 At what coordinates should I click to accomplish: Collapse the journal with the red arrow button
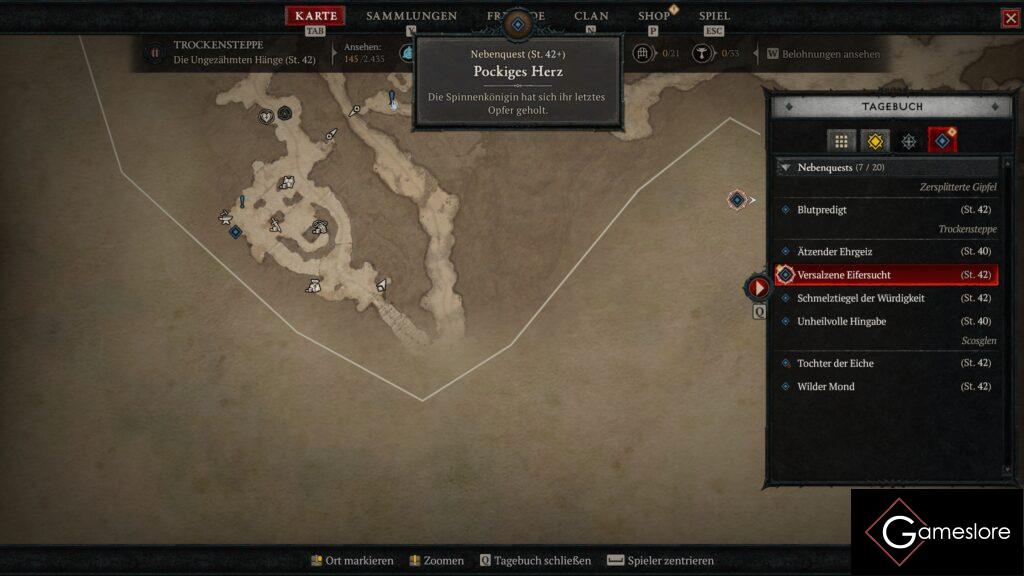pyautogui.click(x=759, y=288)
